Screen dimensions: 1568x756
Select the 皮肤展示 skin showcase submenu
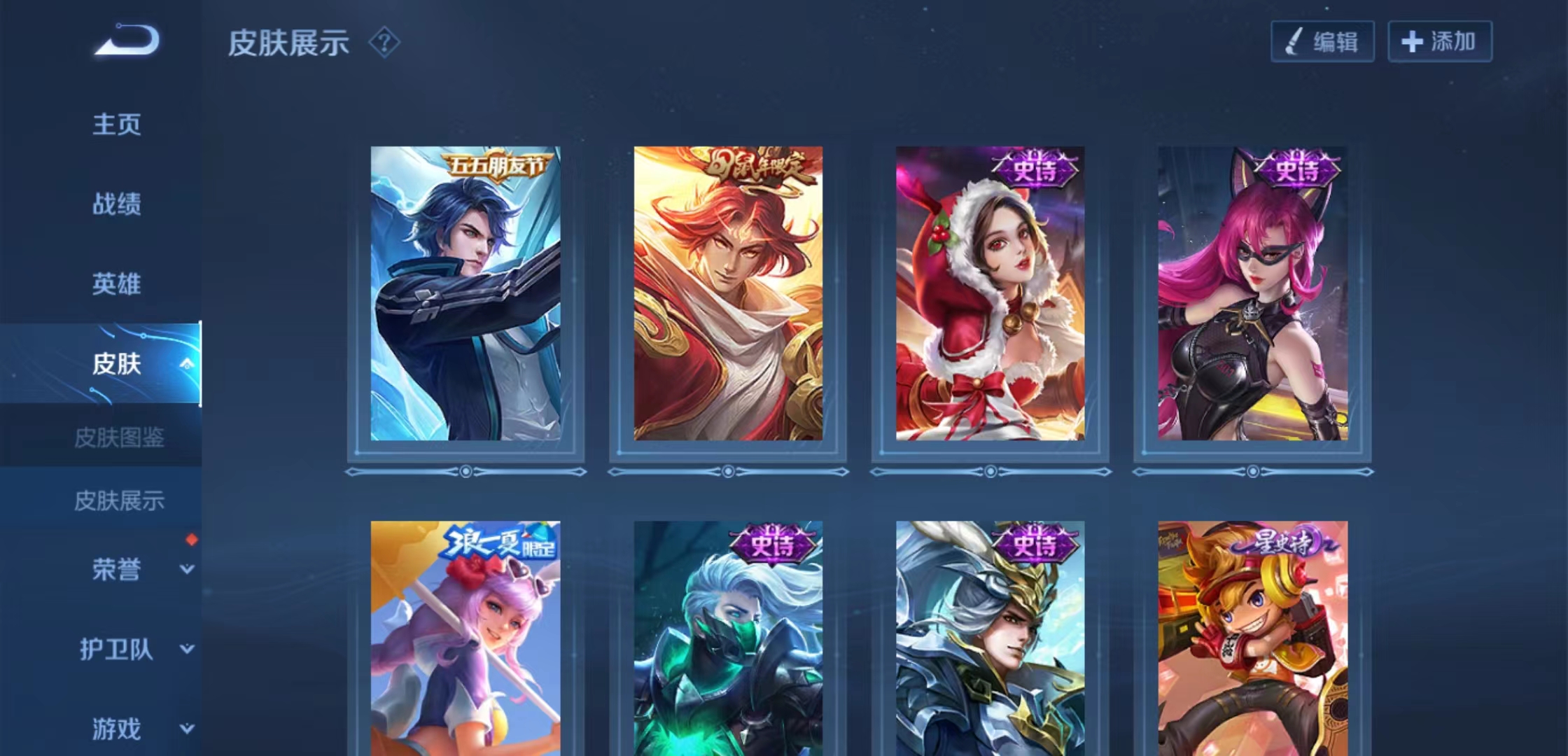119,500
